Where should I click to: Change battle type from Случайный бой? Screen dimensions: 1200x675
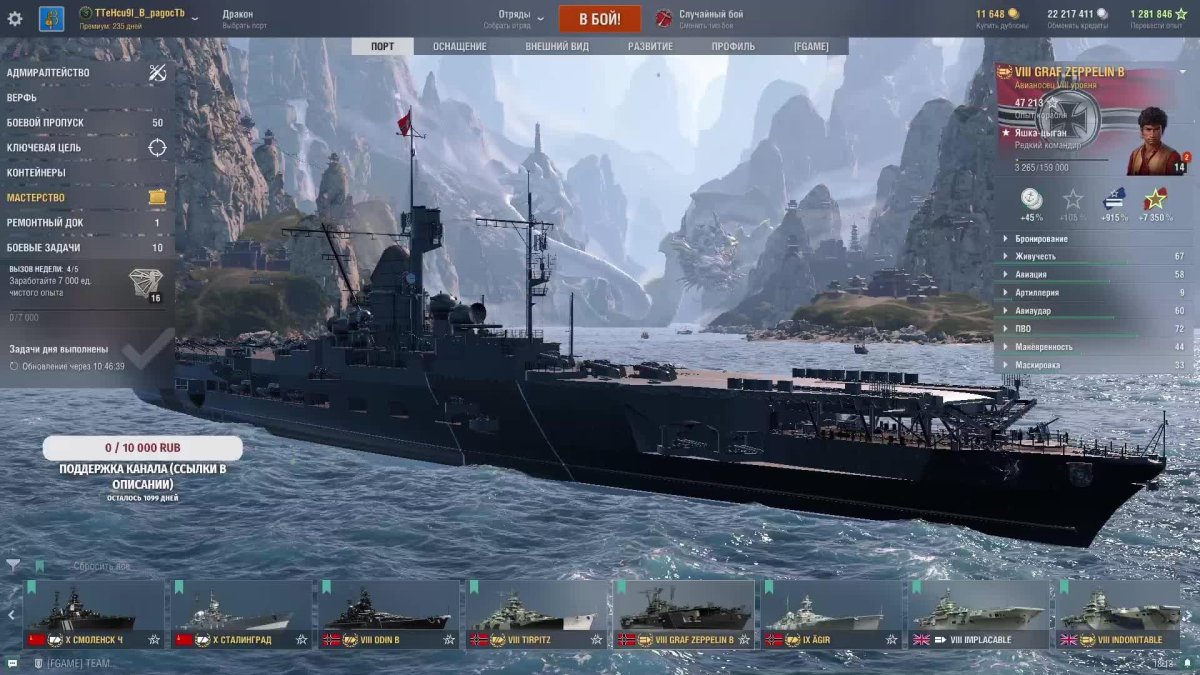tap(710, 18)
